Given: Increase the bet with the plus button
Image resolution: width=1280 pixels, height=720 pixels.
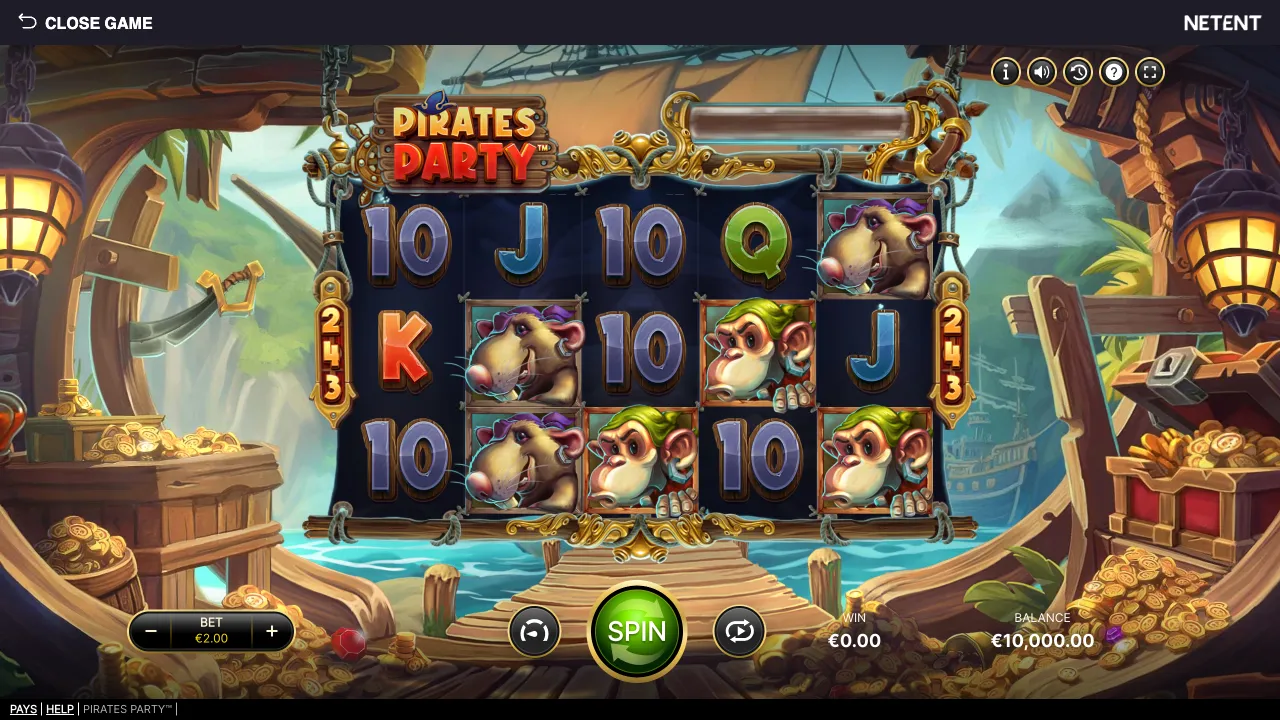Looking at the screenshot, I should (x=271, y=631).
